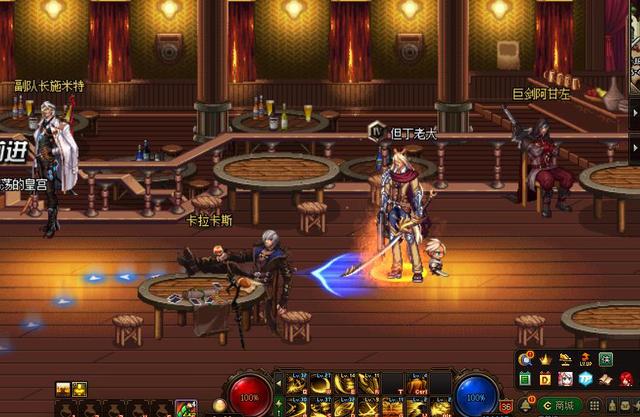This screenshot has width=640, height=417.
Task: Select the LV.UP level-up icon
Action: pyautogui.click(x=586, y=359)
